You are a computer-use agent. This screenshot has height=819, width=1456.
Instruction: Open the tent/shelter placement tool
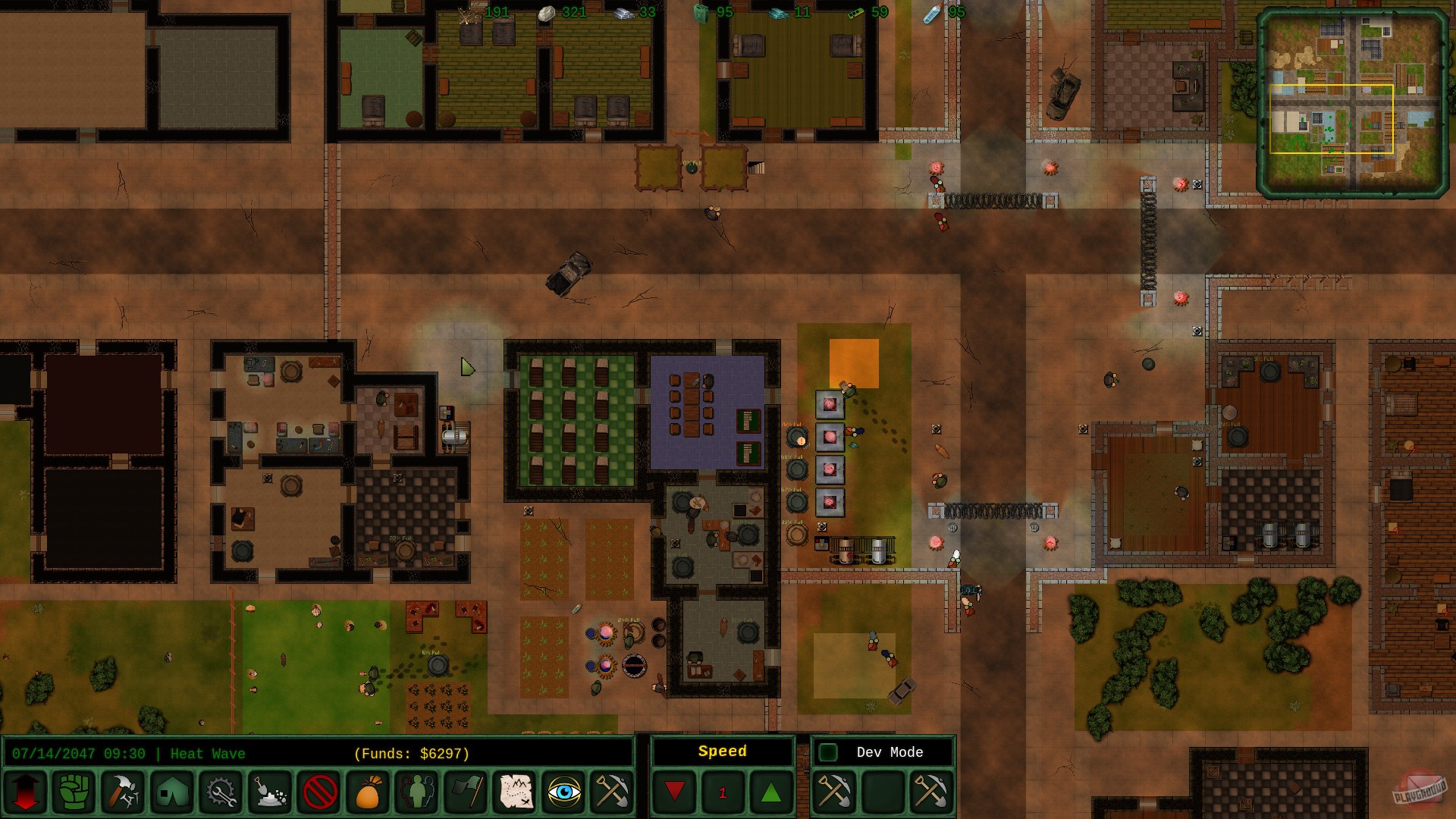point(171,792)
